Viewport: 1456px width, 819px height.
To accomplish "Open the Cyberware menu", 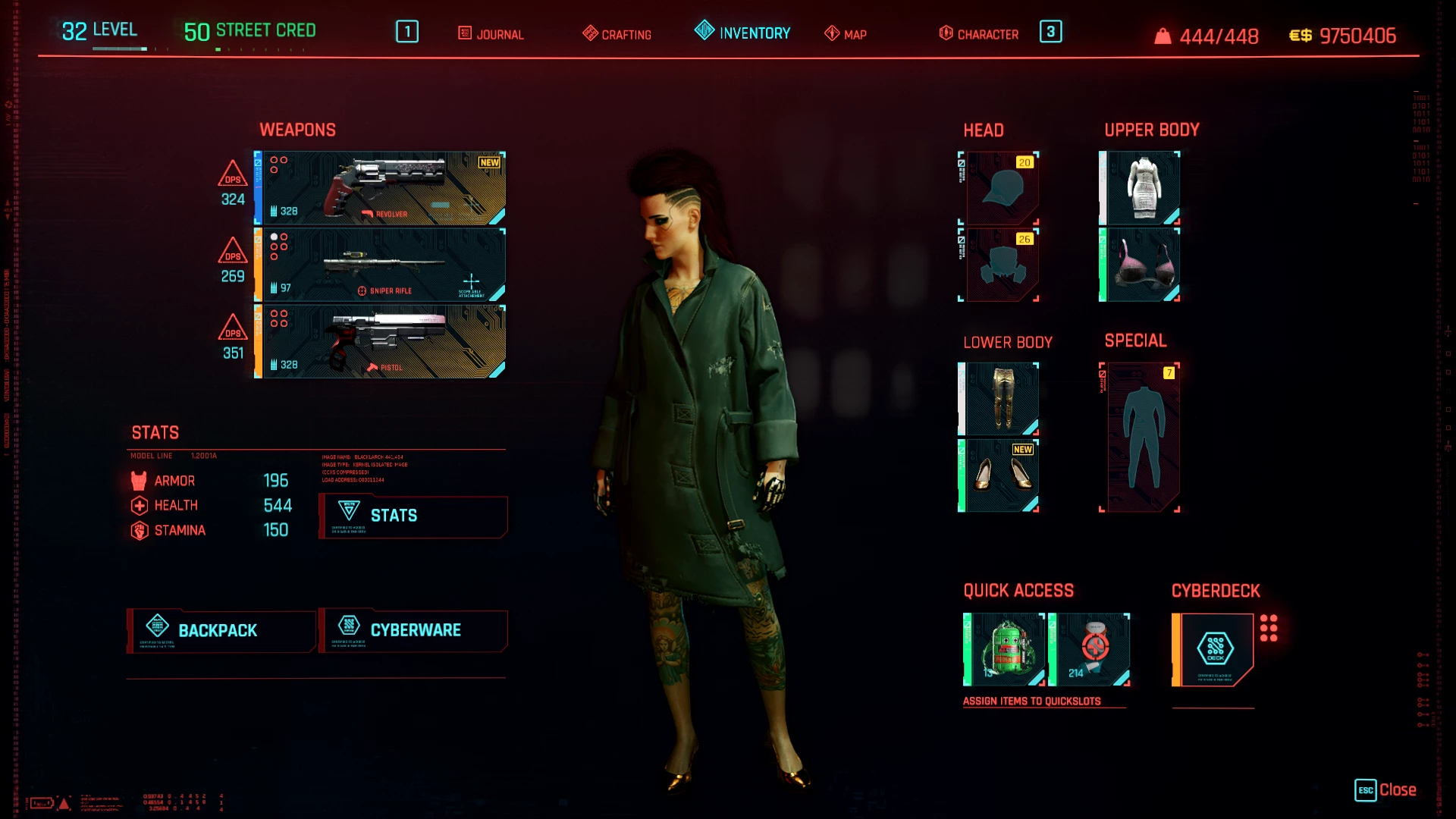I will click(413, 630).
